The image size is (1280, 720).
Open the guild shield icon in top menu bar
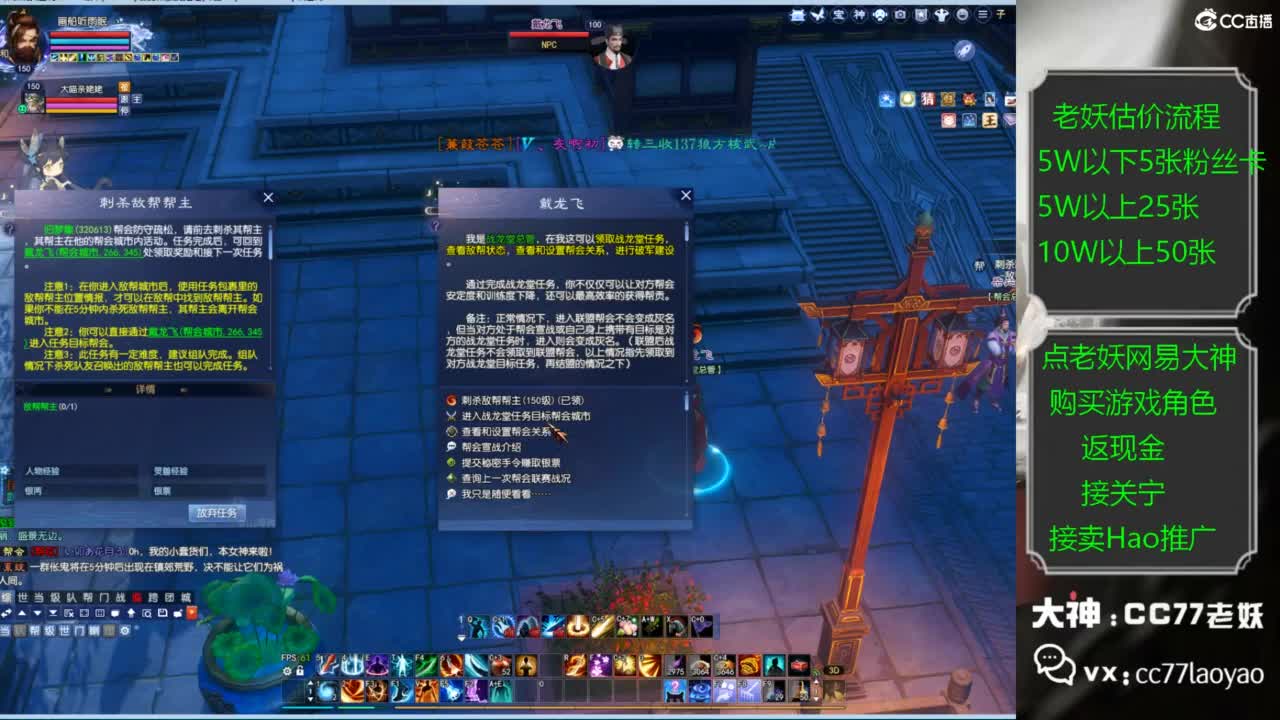[x=921, y=16]
